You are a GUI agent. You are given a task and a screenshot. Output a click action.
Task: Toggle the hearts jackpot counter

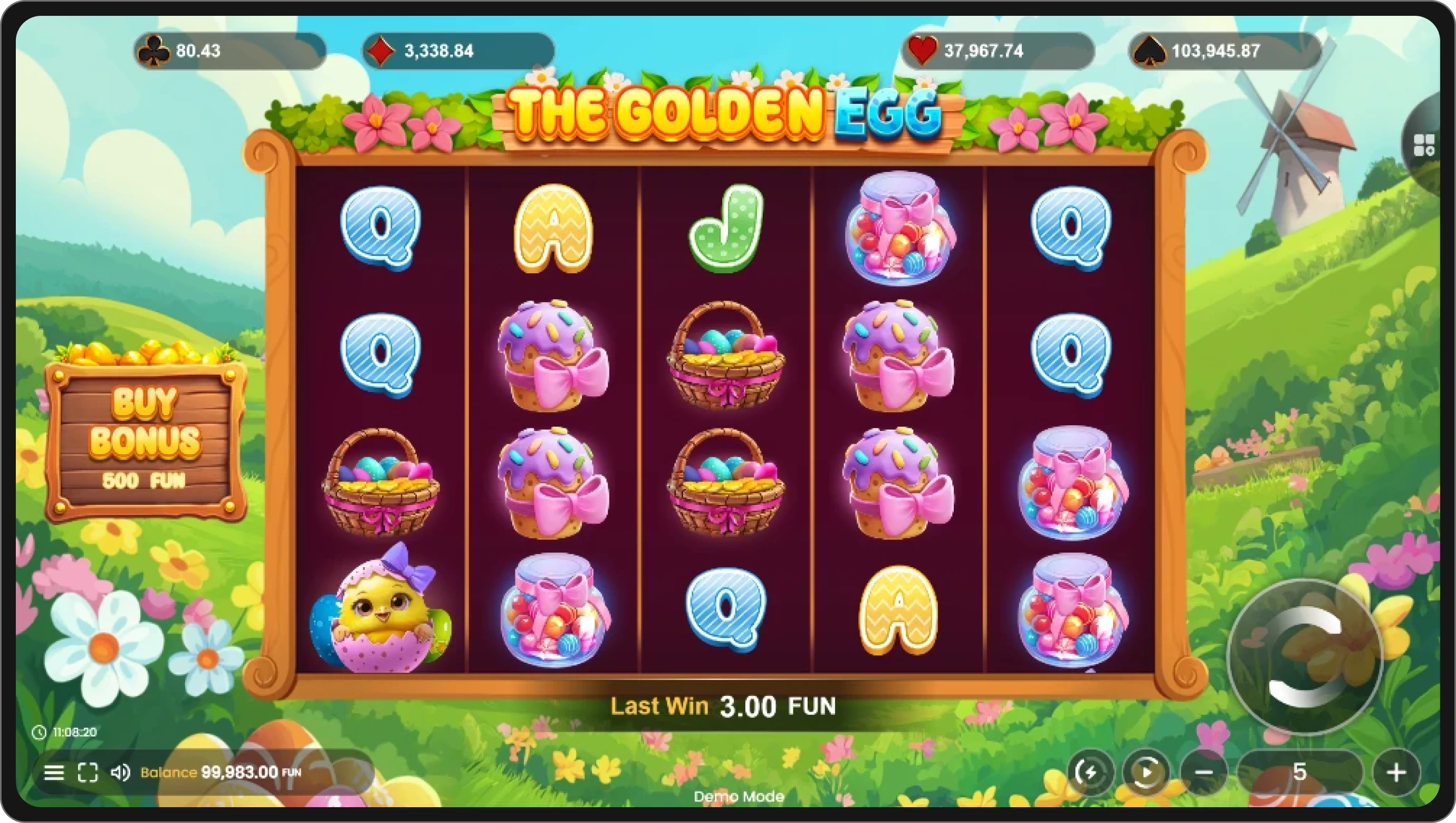click(x=995, y=52)
